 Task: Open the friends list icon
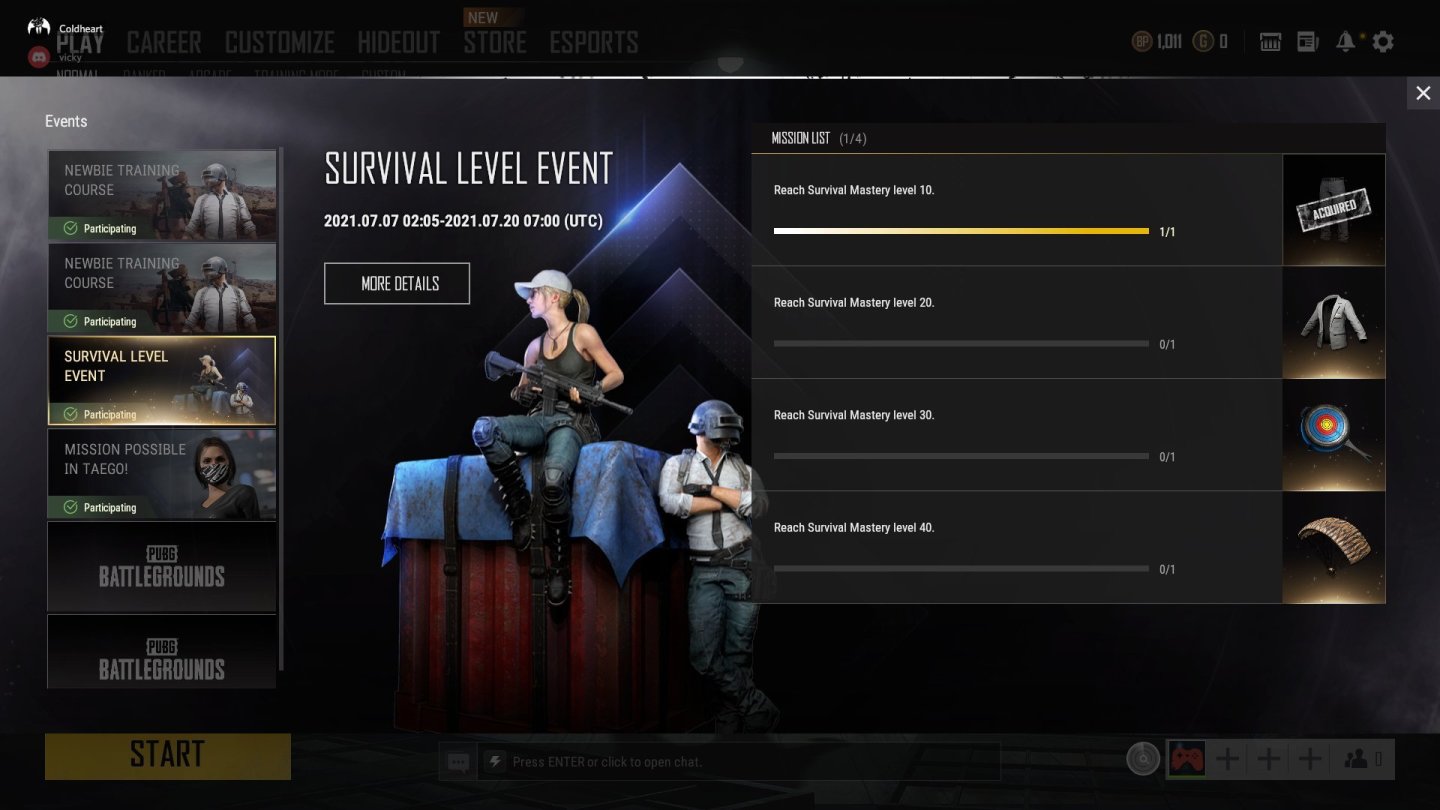(x=1362, y=759)
